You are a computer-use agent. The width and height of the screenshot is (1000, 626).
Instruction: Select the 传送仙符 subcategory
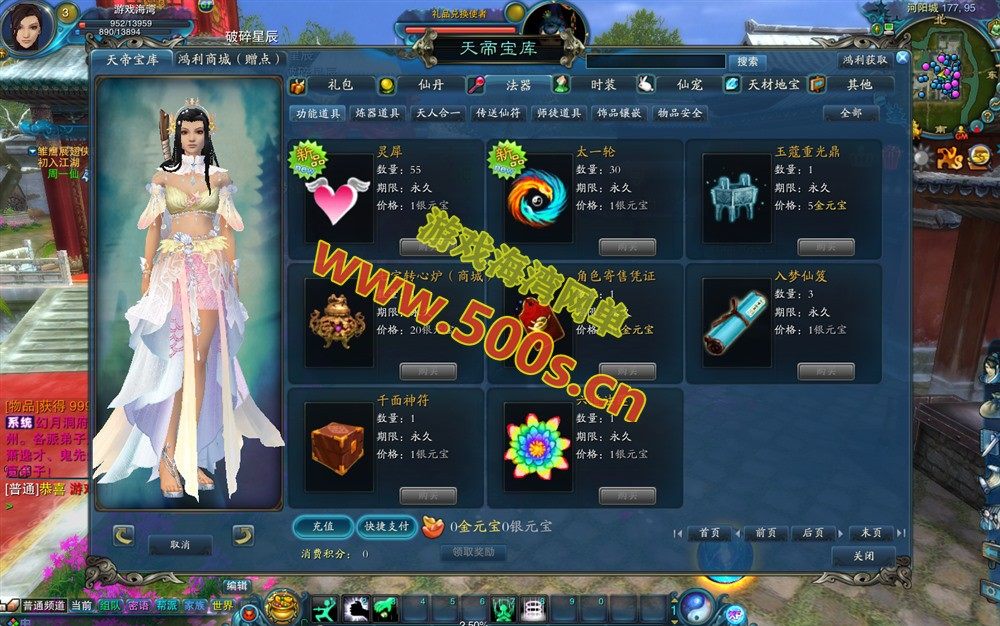[498, 114]
